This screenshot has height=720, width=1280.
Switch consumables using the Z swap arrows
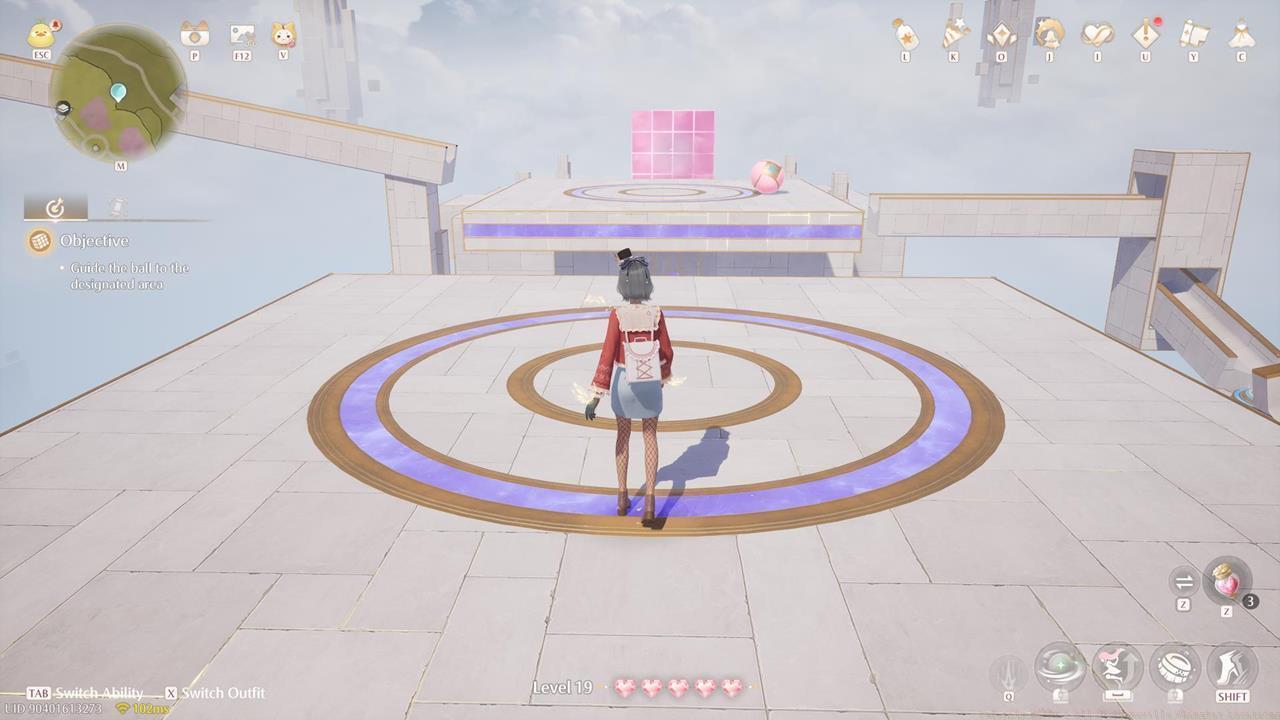coord(1184,582)
